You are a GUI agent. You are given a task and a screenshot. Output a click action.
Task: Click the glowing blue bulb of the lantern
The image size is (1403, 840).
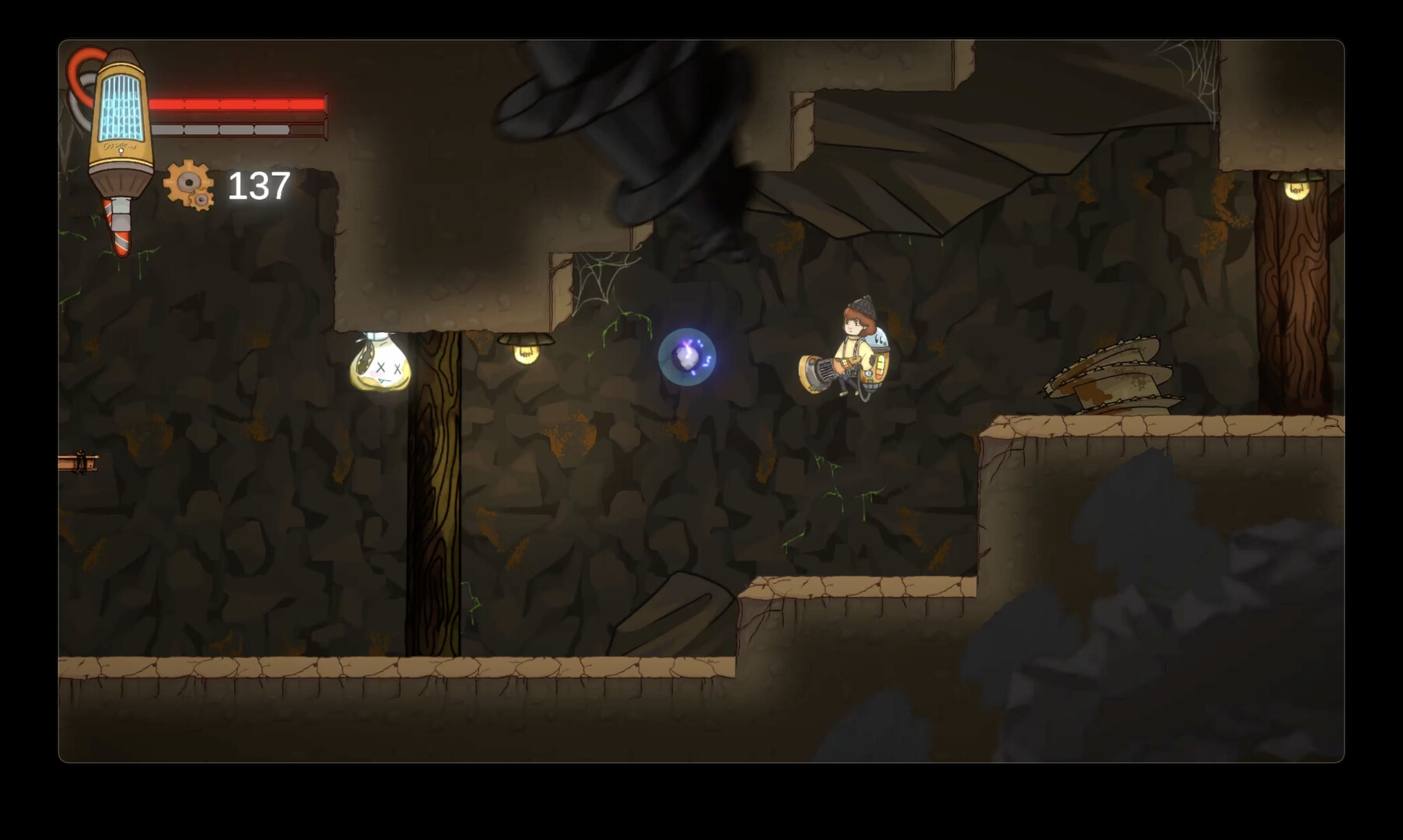click(120, 107)
